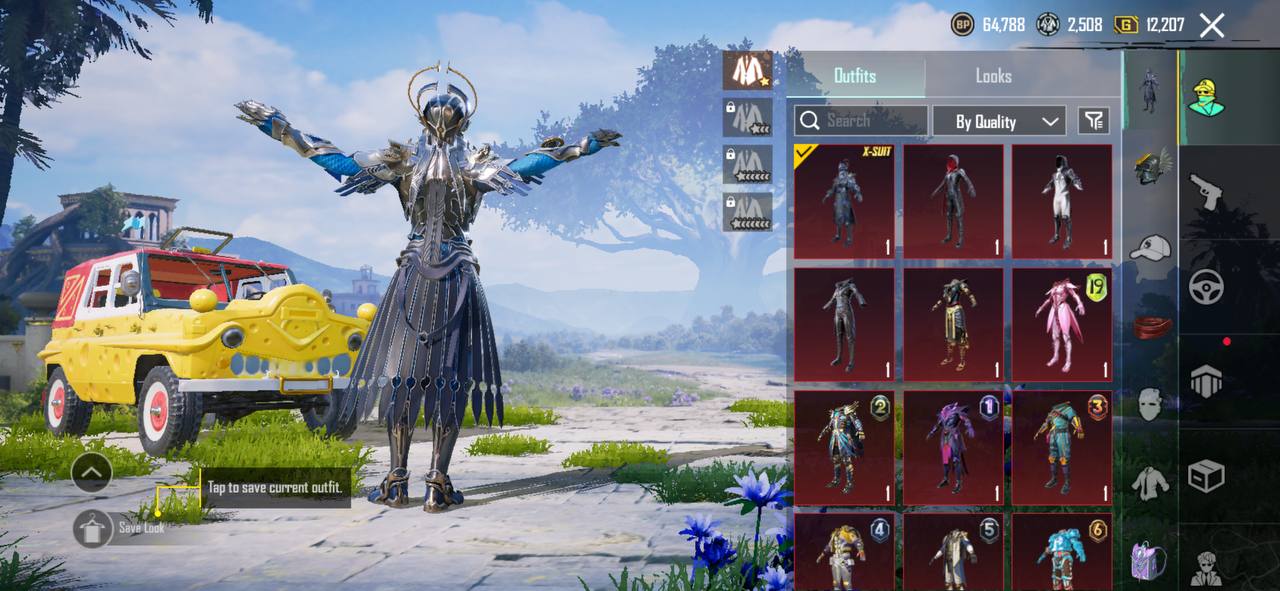Click the up-arrow expand button
This screenshot has width=1280, height=591.
tap(91, 472)
